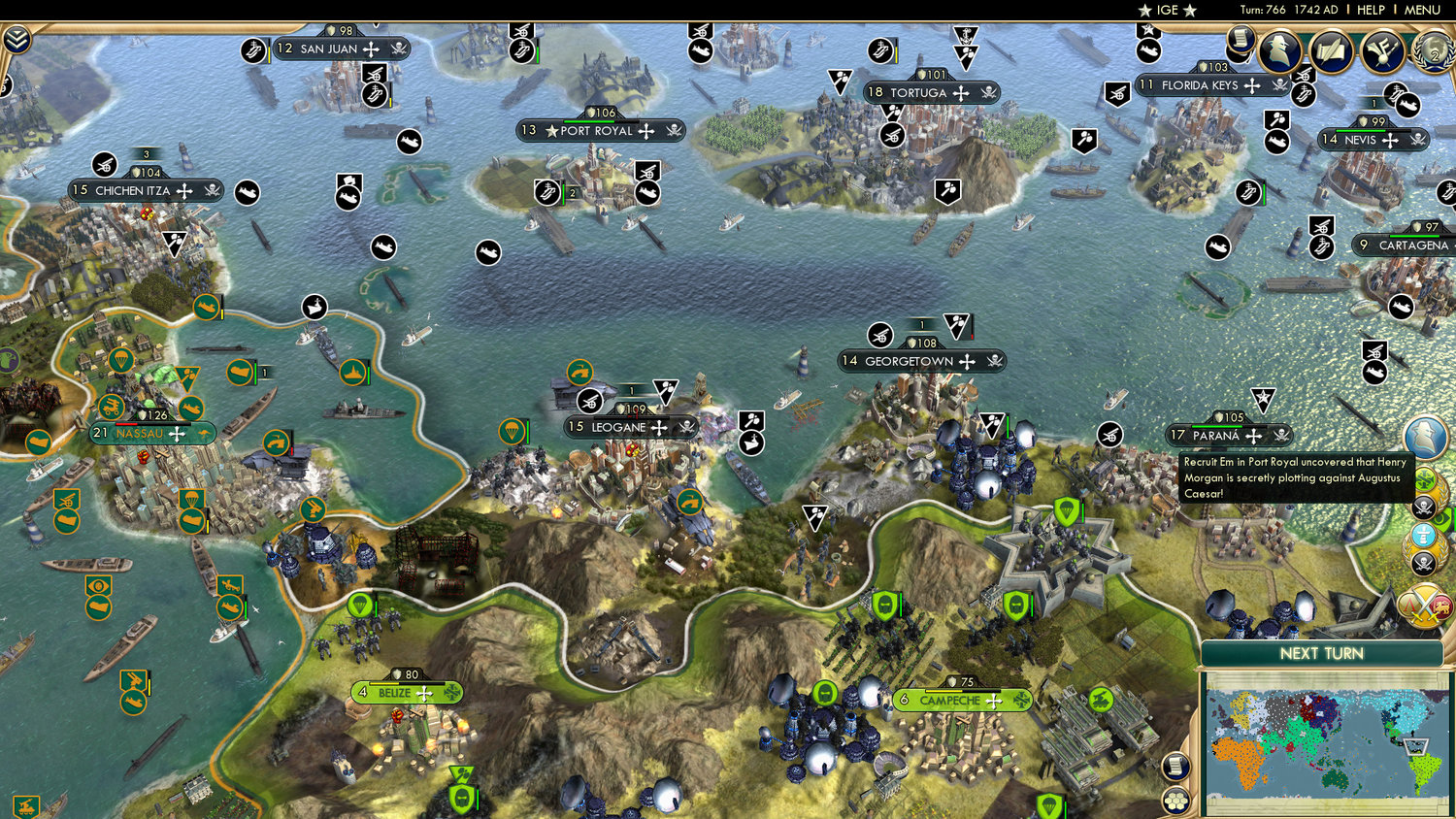Open the Social Policies scroll icon top right

point(1330,53)
